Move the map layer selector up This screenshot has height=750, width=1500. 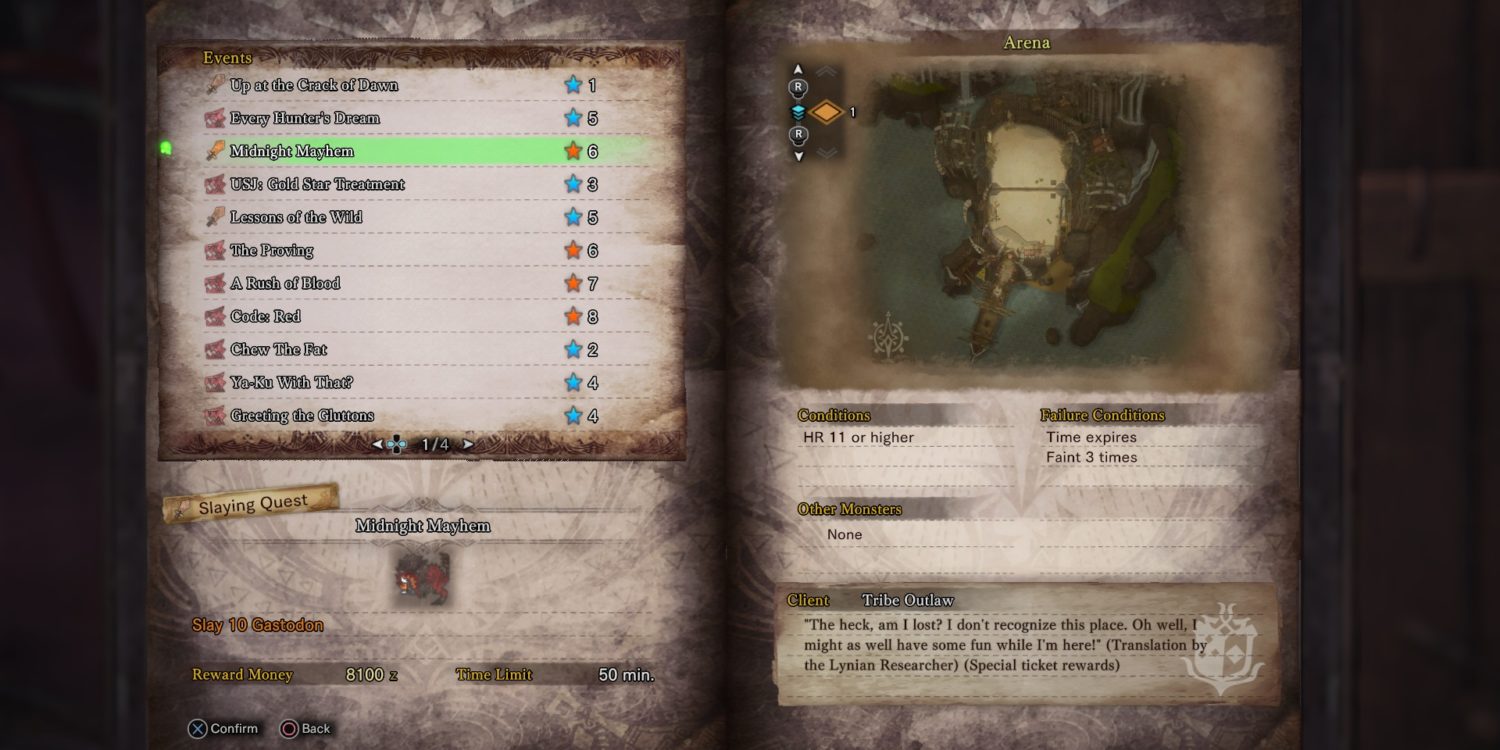coord(798,70)
